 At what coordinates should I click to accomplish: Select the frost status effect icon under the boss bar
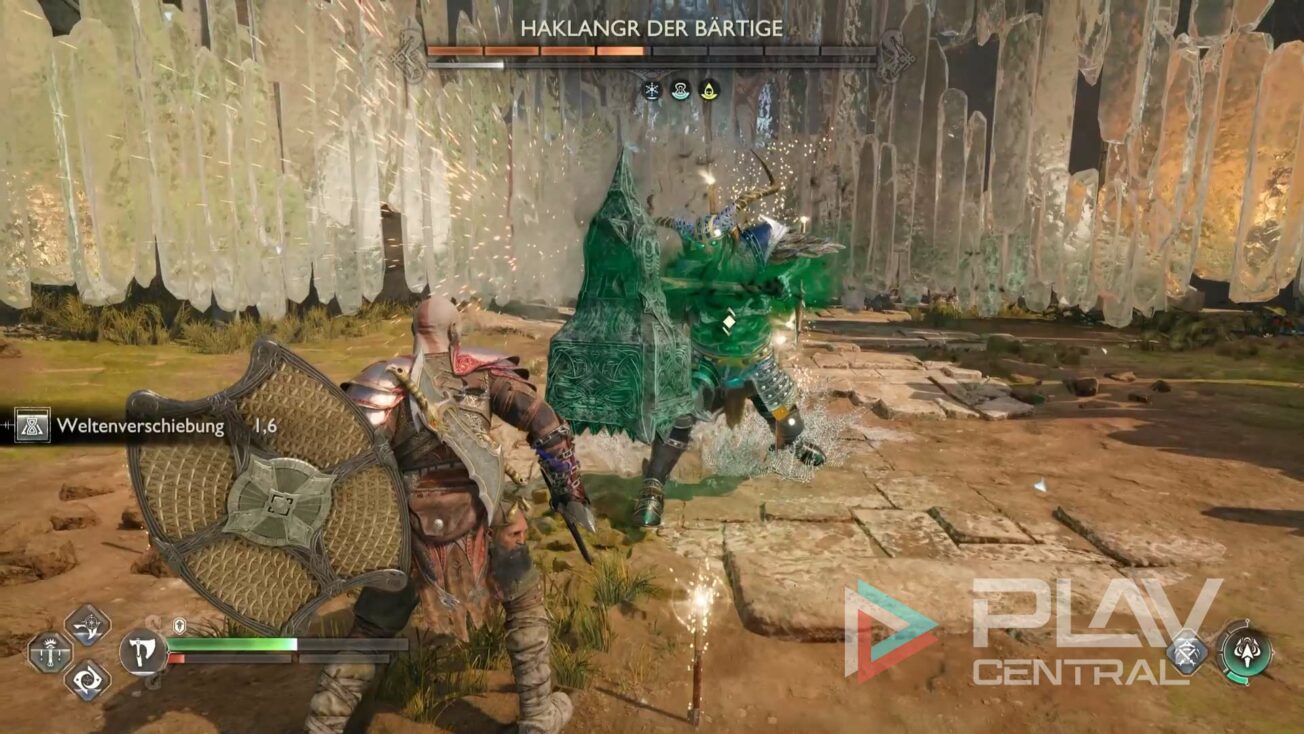pyautogui.click(x=651, y=90)
